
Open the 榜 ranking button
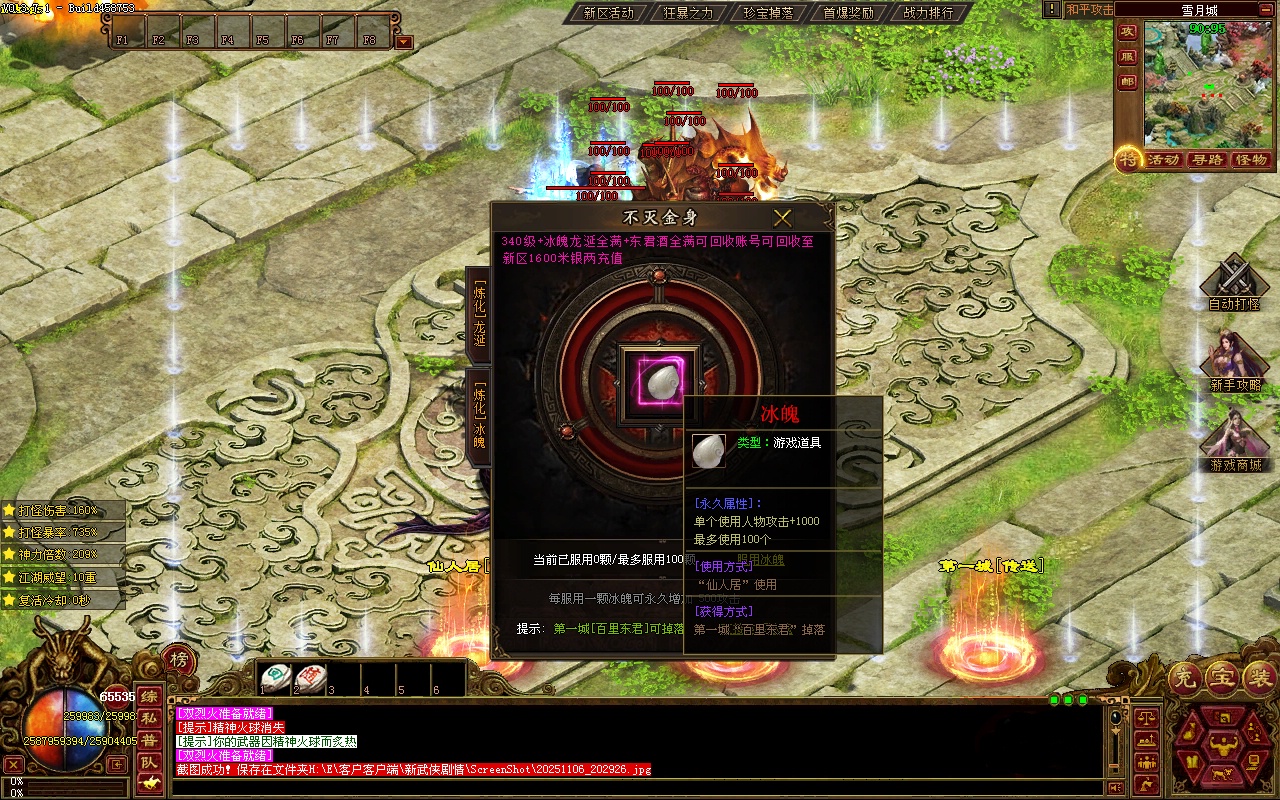point(178,660)
